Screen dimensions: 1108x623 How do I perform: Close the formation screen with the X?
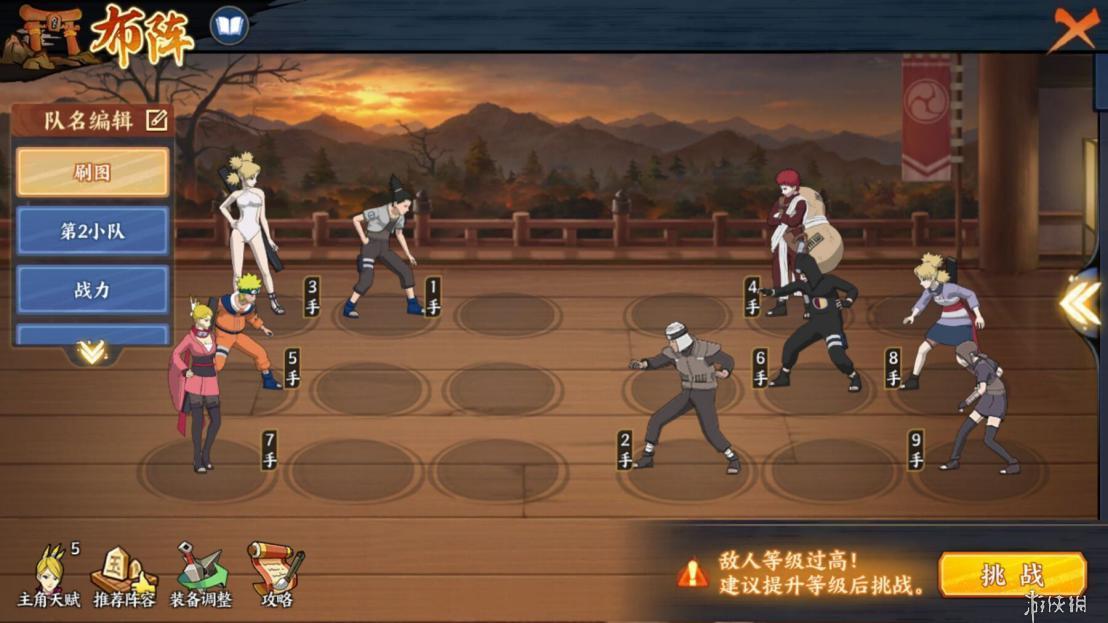pos(1074,28)
